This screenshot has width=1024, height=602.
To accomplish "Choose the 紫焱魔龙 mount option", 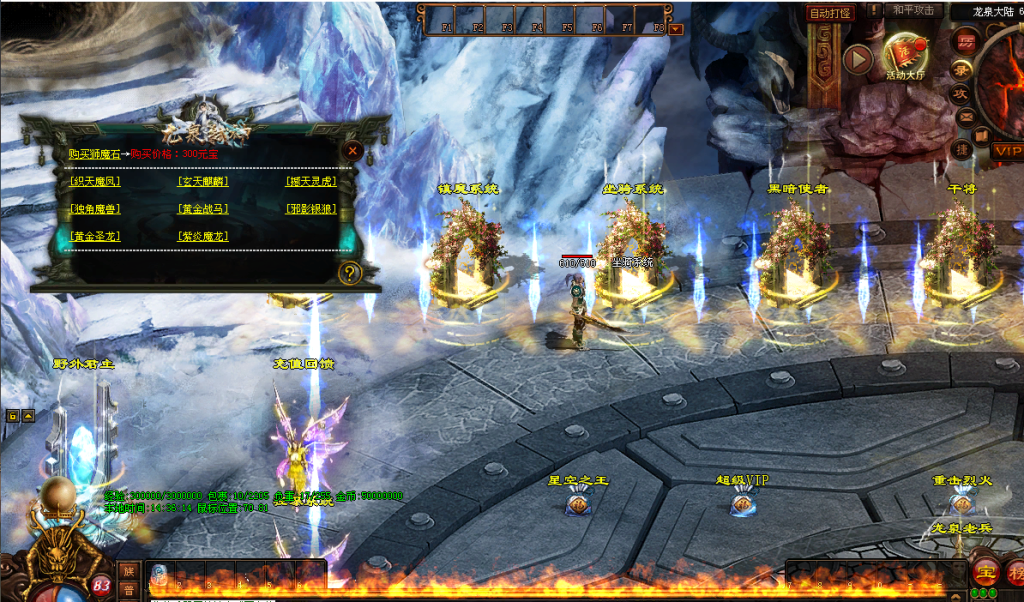I will pyautogui.click(x=202, y=237).
